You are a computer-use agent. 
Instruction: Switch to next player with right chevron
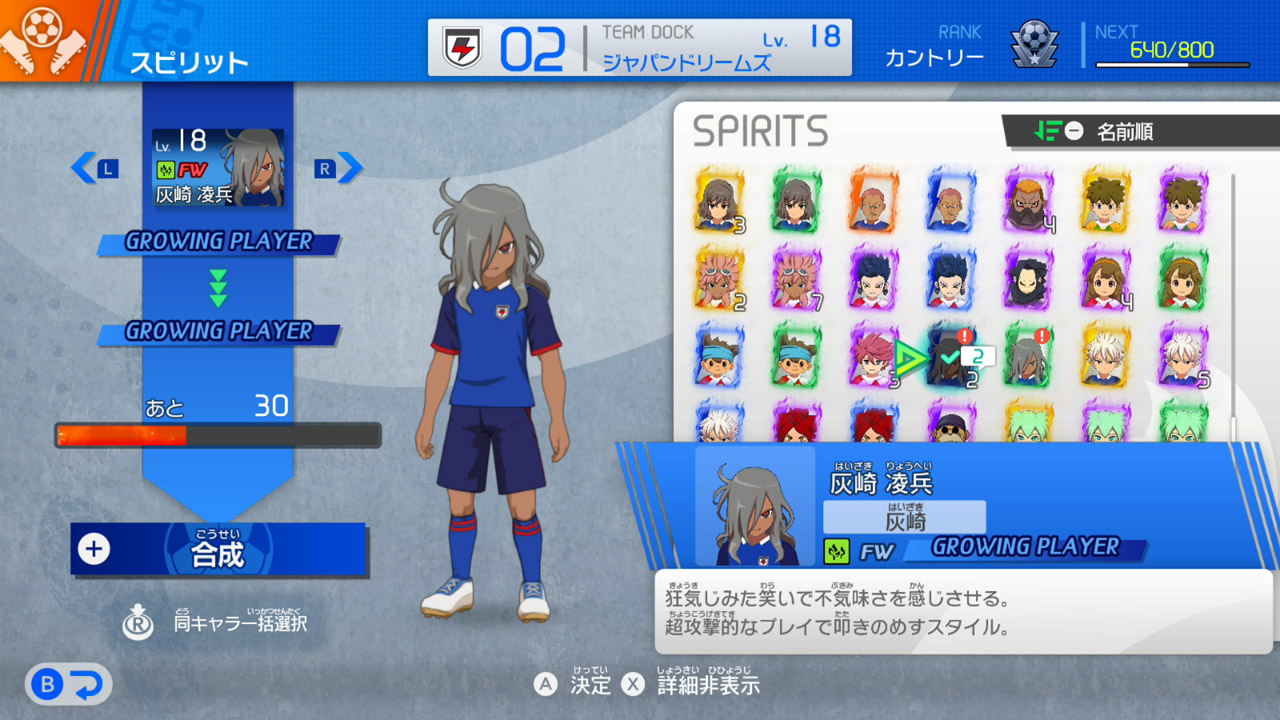pyautogui.click(x=349, y=168)
